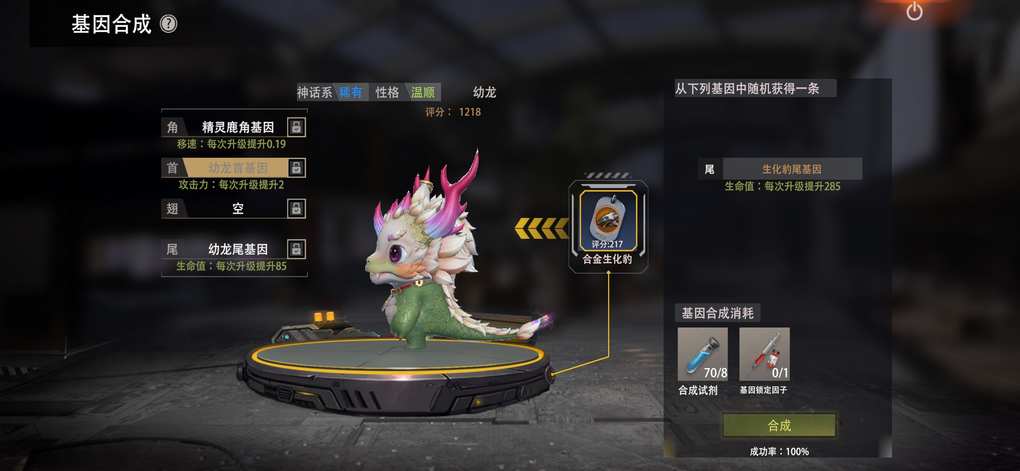Viewport: 1020px width, 471px height.
Task: Inspect the 基因锁定因子 lock factor item
Action: pos(764,354)
